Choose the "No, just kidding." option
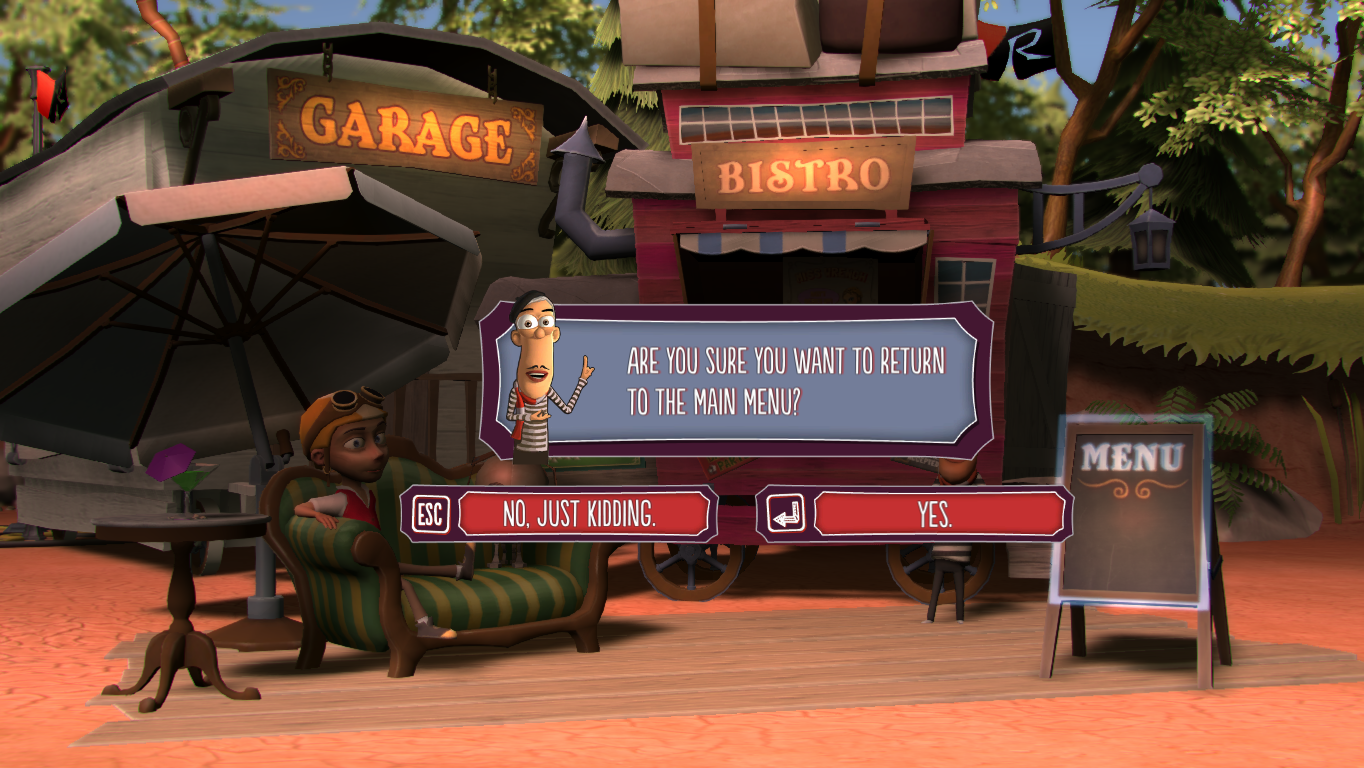Screen dimensions: 1364x768 point(581,514)
